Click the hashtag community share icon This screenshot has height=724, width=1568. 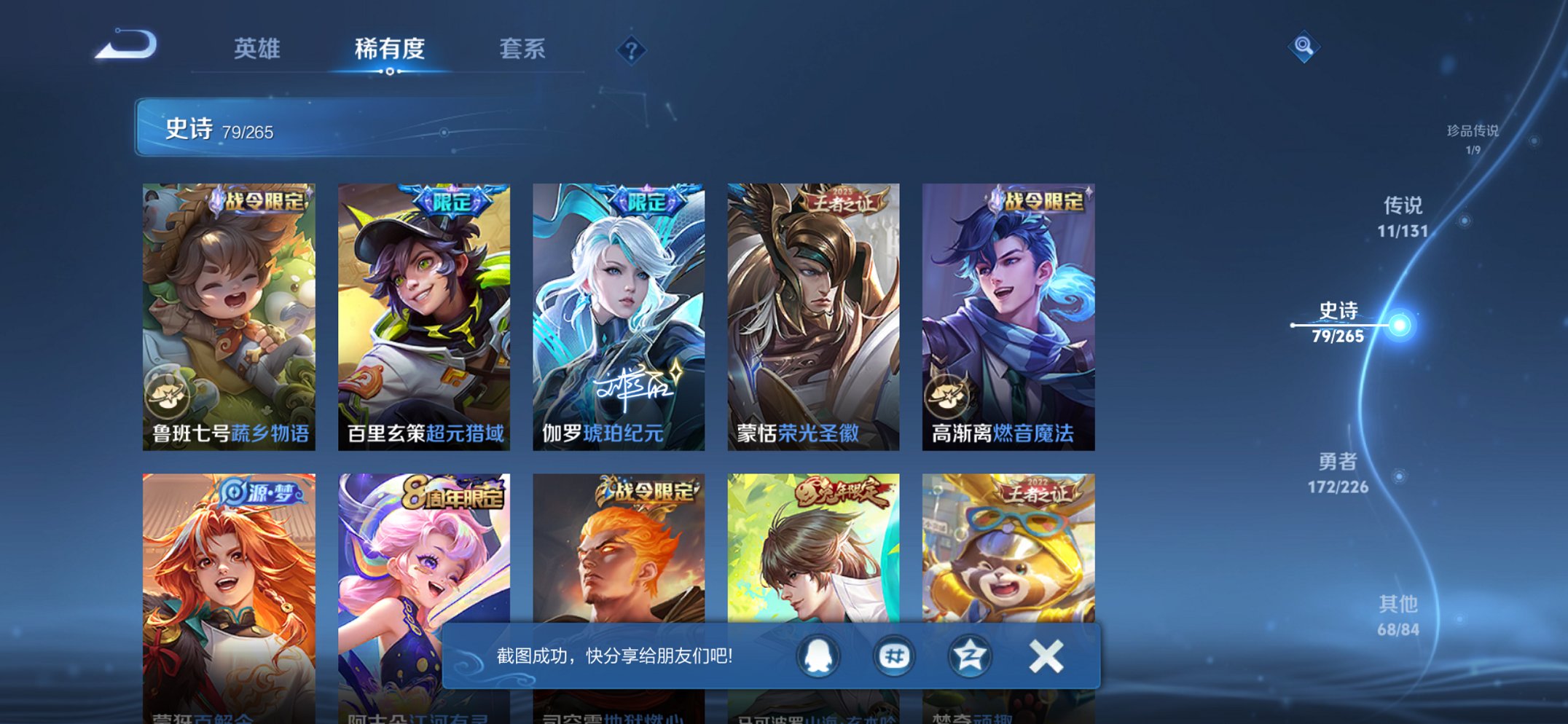tap(895, 656)
